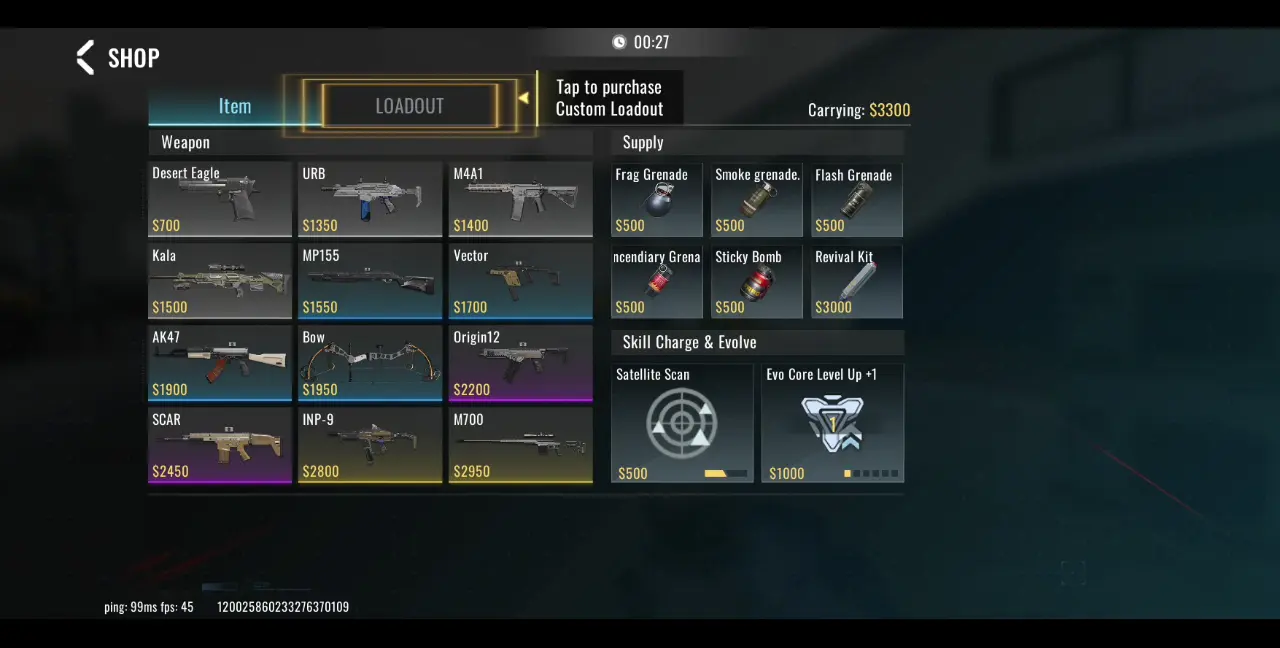1280x648 pixels.
Task: Buy the Desert Eagle pistol
Action: (220, 199)
